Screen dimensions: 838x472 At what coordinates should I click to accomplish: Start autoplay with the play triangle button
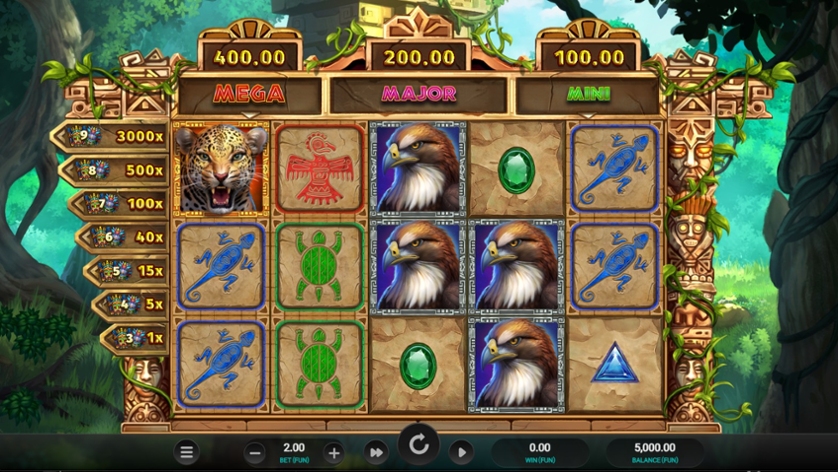coord(461,452)
